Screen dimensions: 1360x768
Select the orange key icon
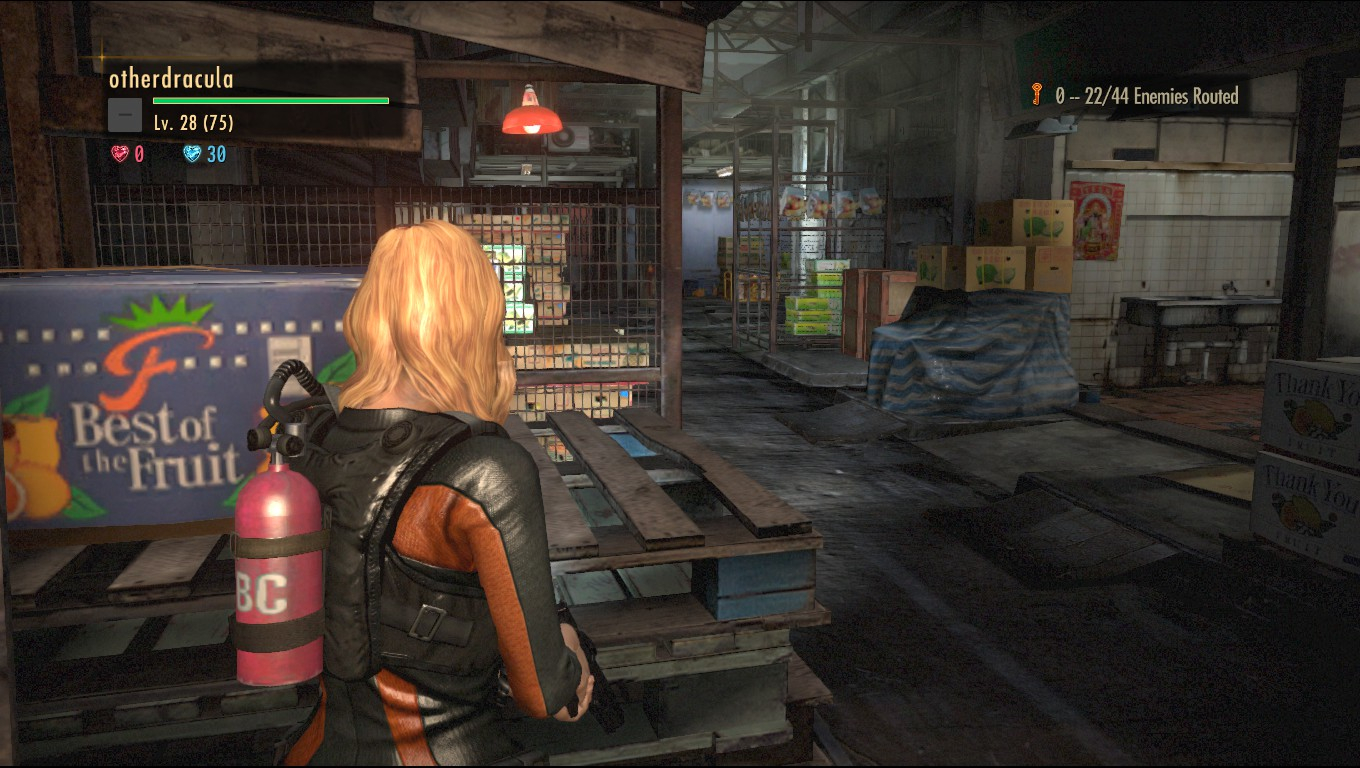tap(1037, 96)
